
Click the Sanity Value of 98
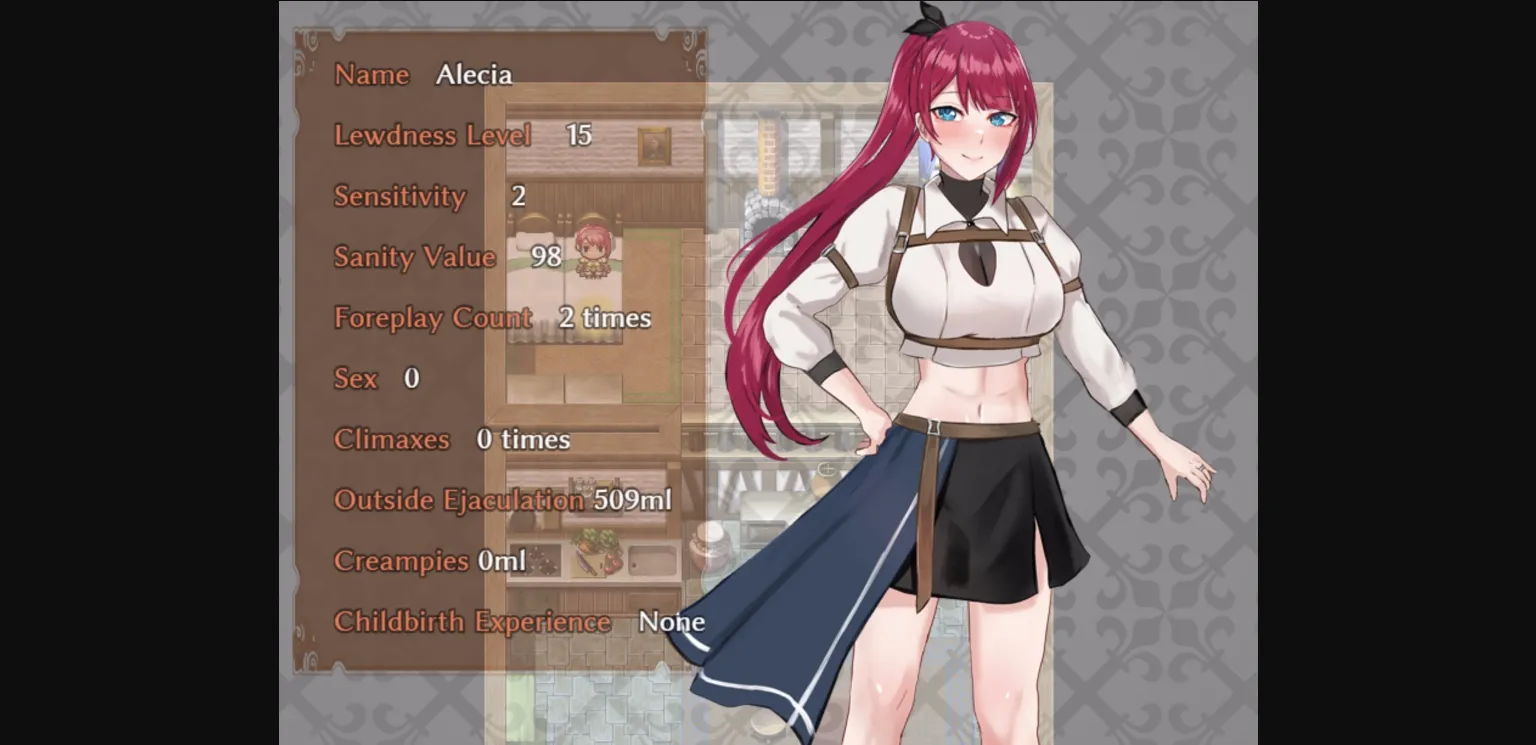click(546, 257)
